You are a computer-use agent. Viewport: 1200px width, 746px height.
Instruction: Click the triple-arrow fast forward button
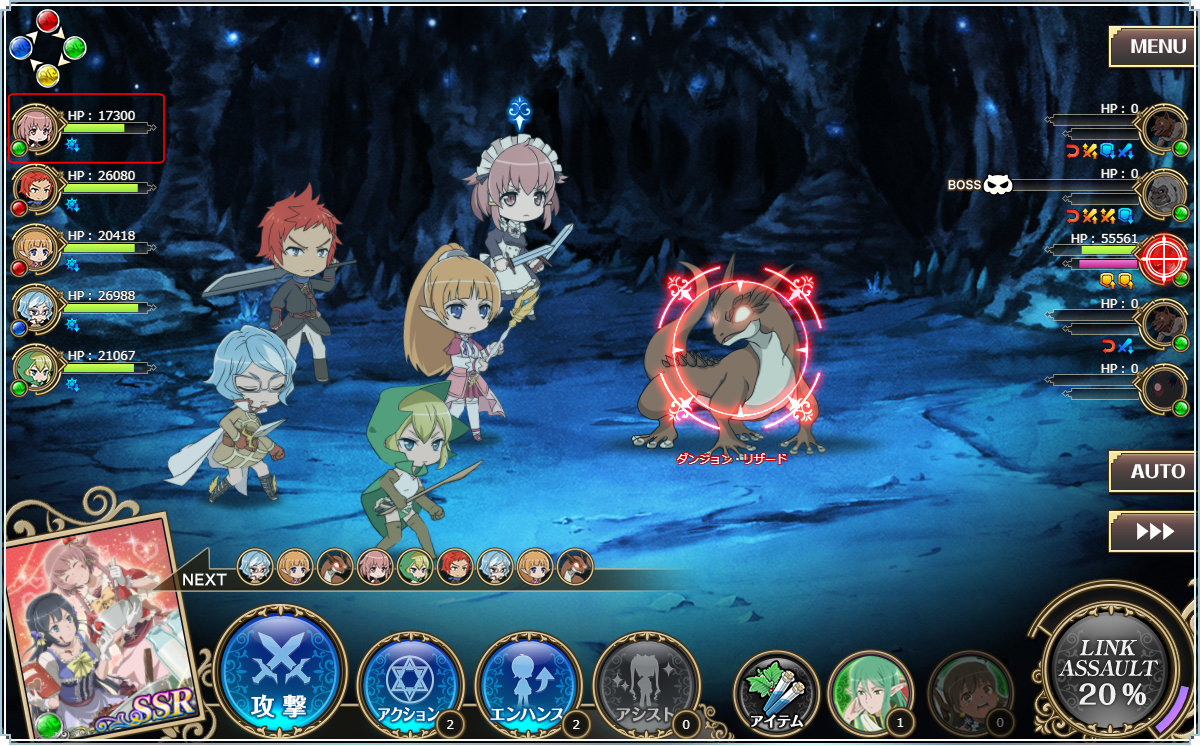(x=1150, y=531)
